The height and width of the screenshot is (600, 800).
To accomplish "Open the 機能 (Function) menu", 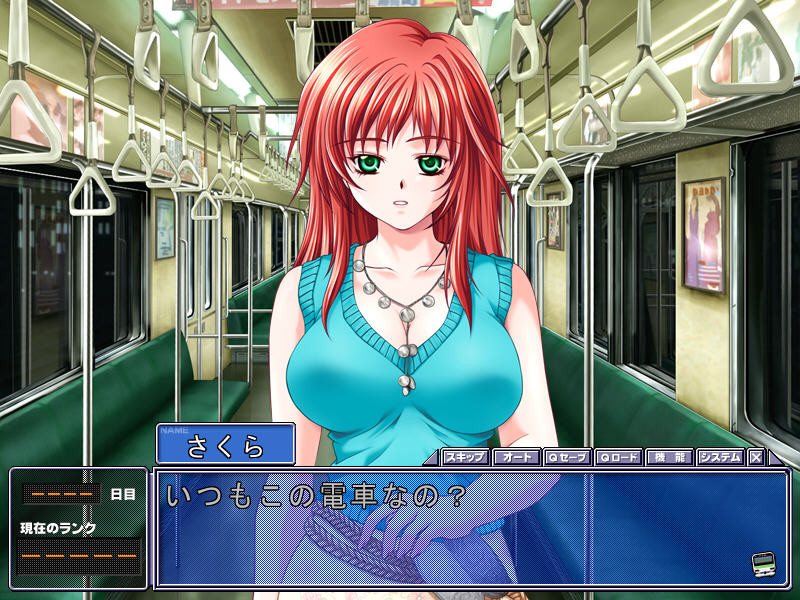I will click(669, 457).
